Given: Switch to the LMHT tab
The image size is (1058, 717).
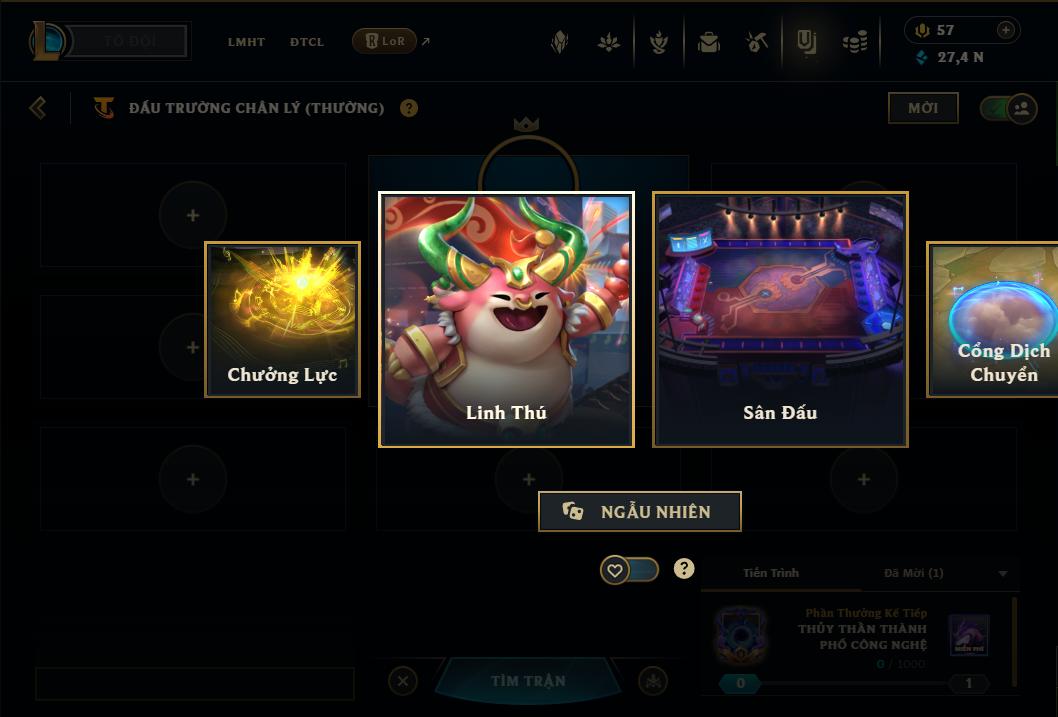Looking at the screenshot, I should pos(246,42).
